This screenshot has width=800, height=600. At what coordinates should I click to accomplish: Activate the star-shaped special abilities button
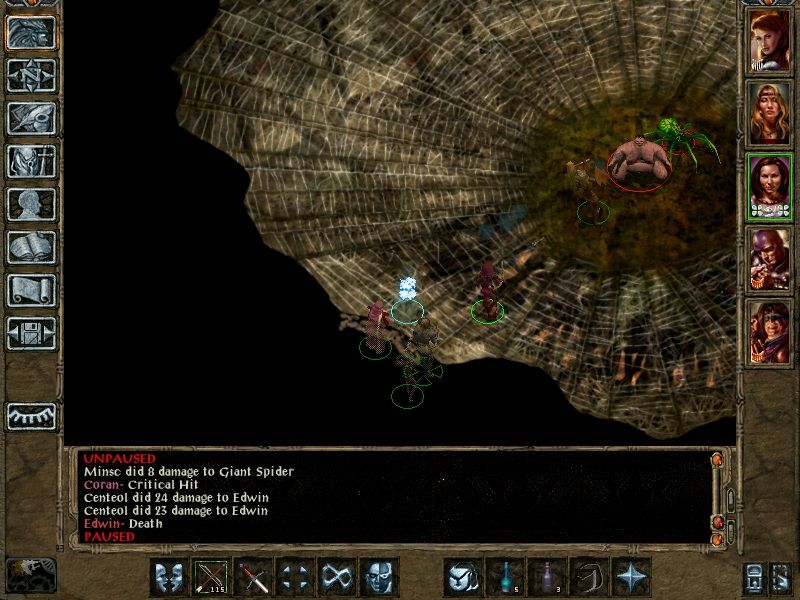tap(632, 578)
